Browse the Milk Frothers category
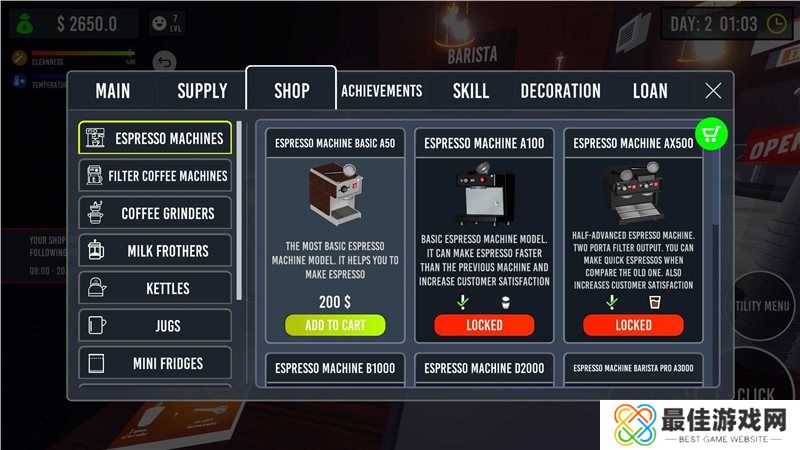The height and width of the screenshot is (450, 800). (155, 251)
